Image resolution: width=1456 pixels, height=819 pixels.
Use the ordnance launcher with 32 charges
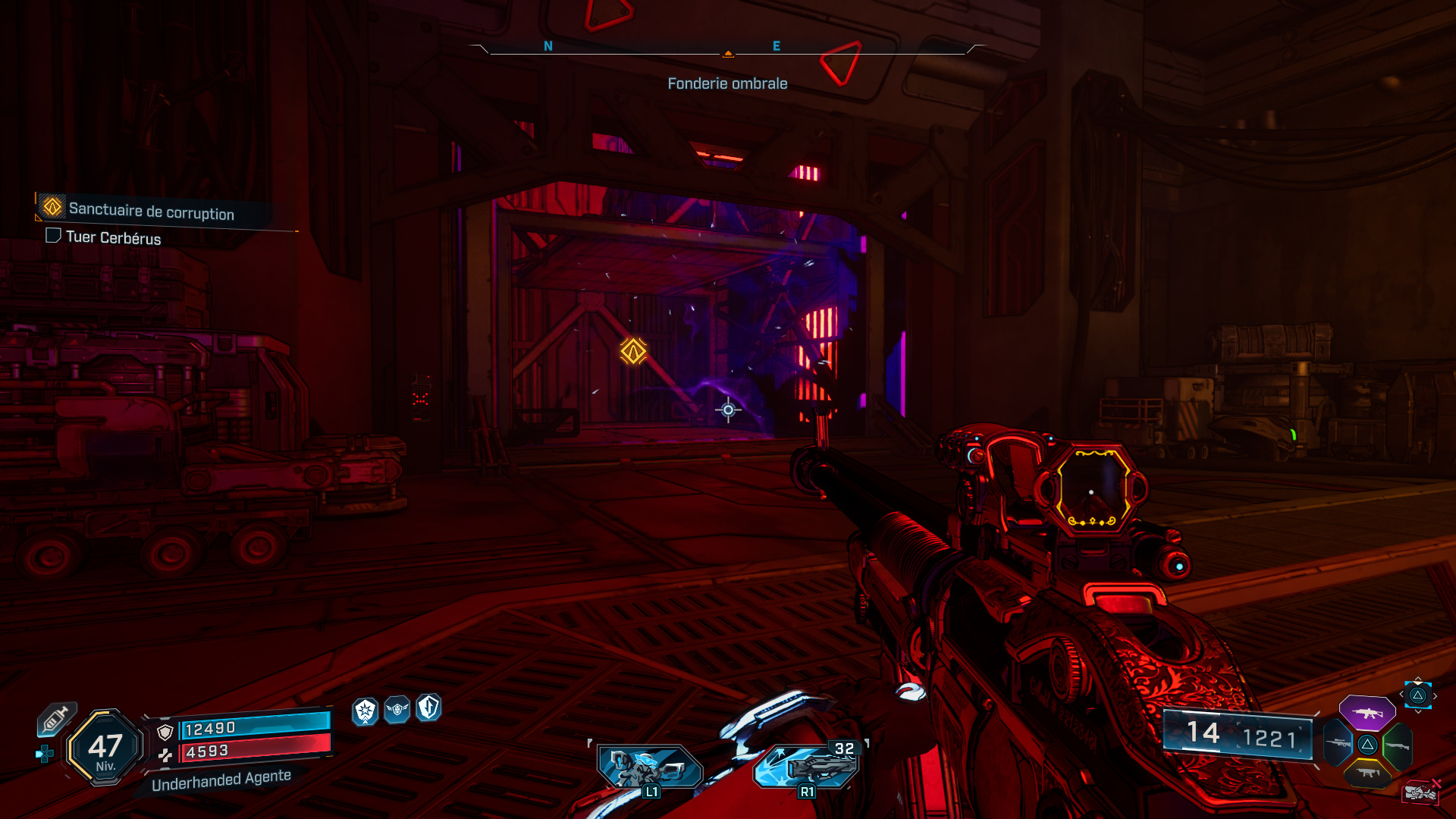[x=808, y=766]
